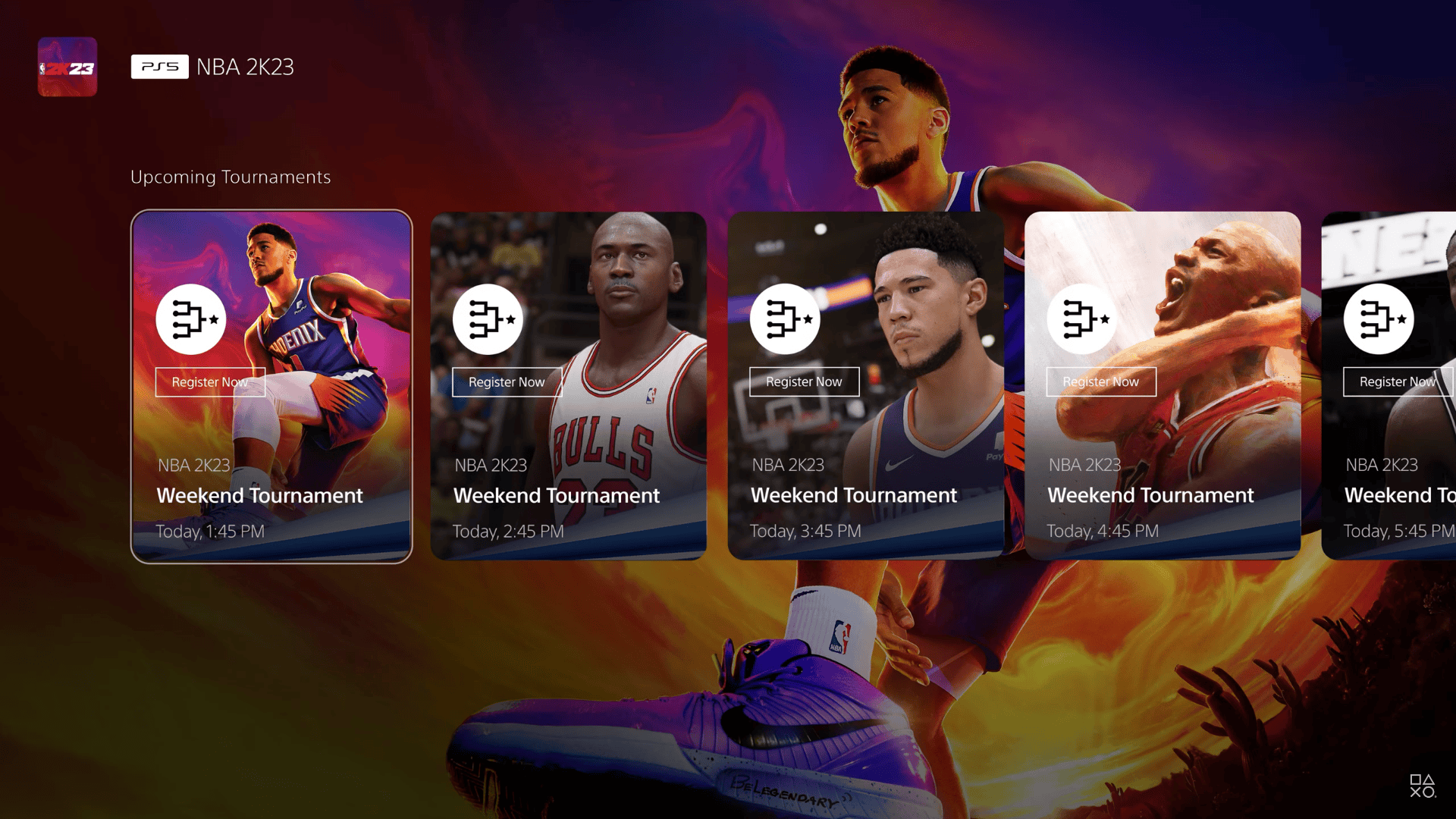Register Now for the 3:45 PM tournament
Image resolution: width=1456 pixels, height=819 pixels.
804,382
